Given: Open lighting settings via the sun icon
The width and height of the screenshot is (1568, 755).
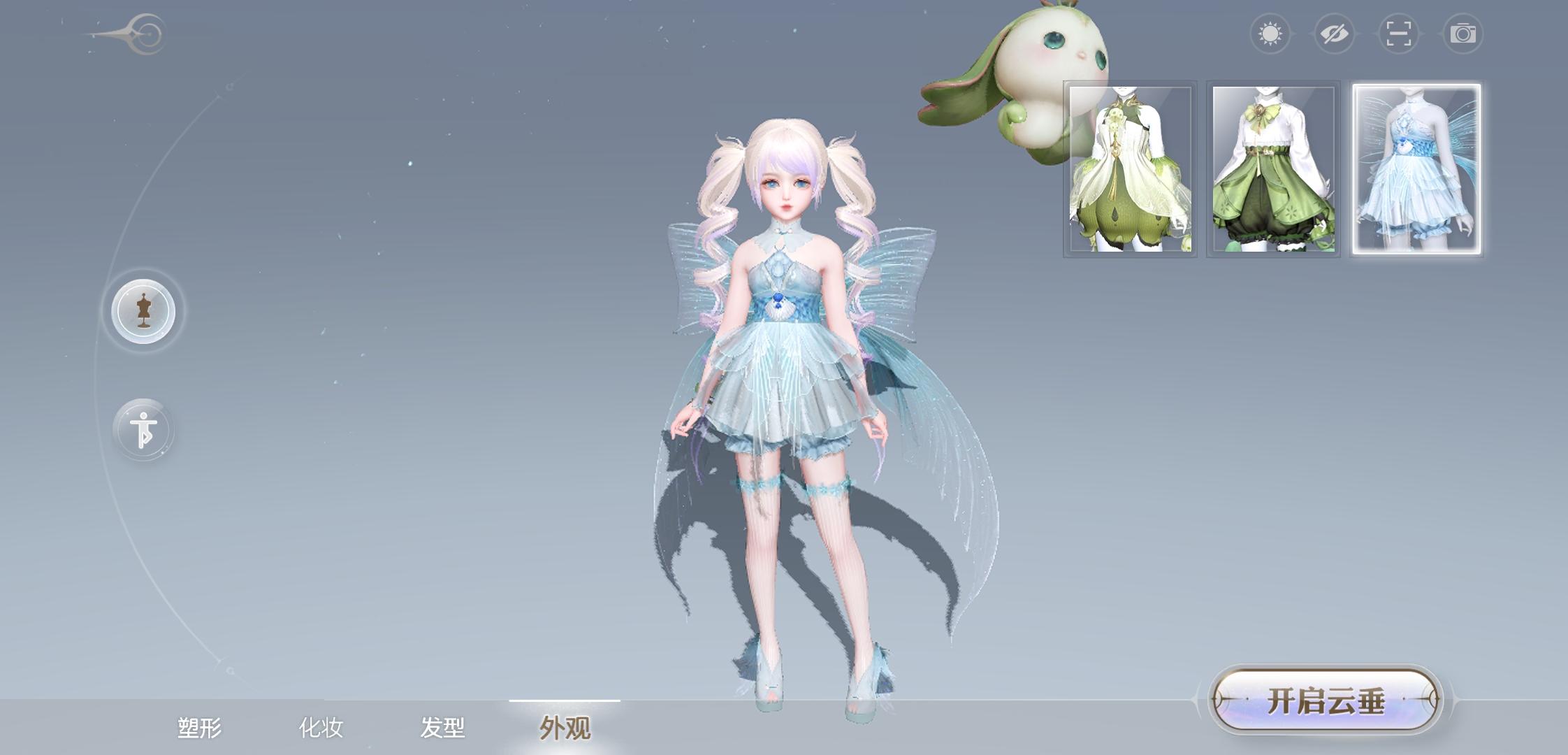Looking at the screenshot, I should tap(1272, 32).
